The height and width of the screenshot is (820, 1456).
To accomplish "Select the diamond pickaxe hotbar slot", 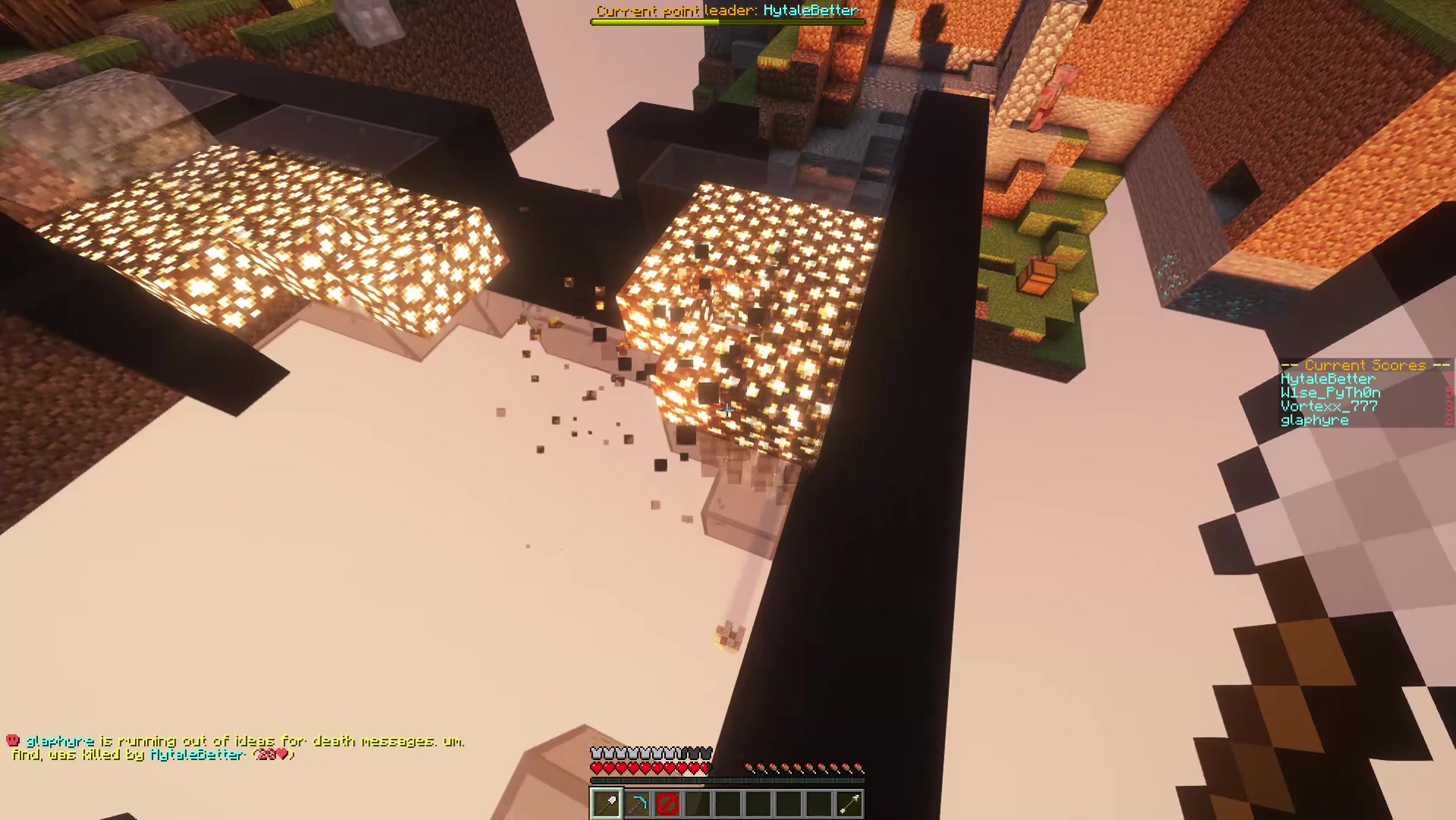I will click(637, 803).
